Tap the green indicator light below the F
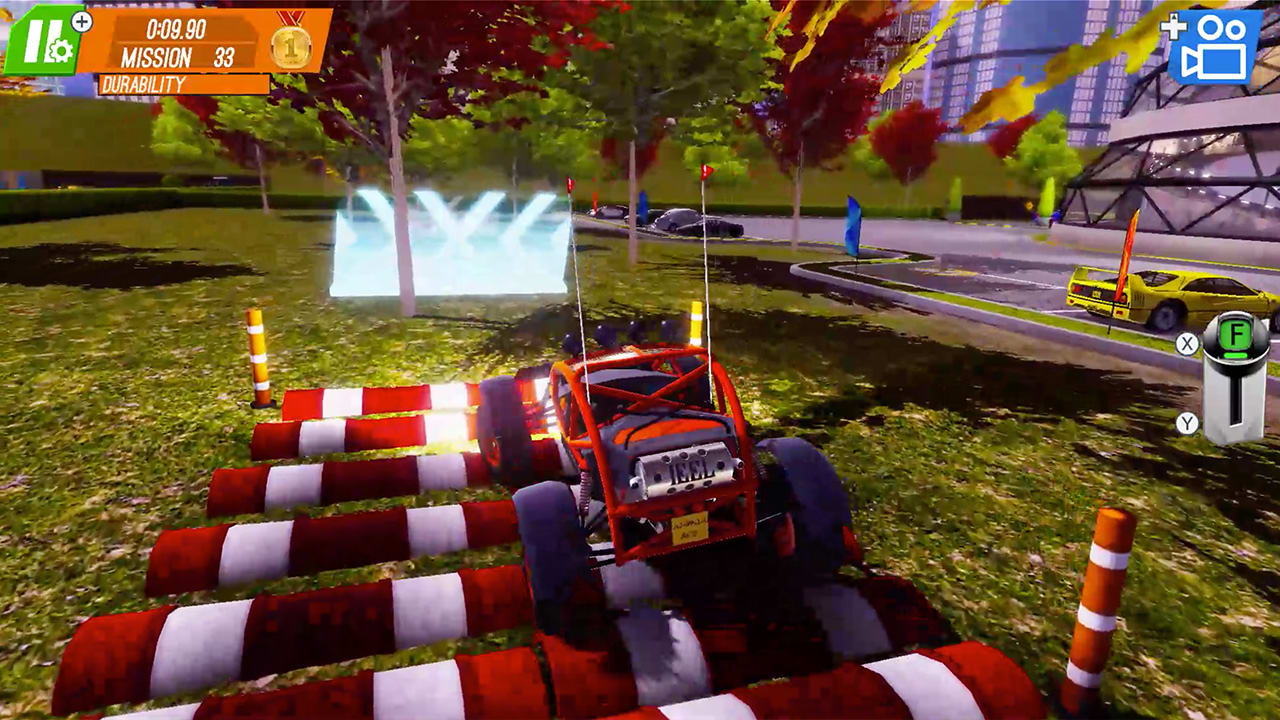This screenshot has width=1280, height=720. [x=1236, y=354]
